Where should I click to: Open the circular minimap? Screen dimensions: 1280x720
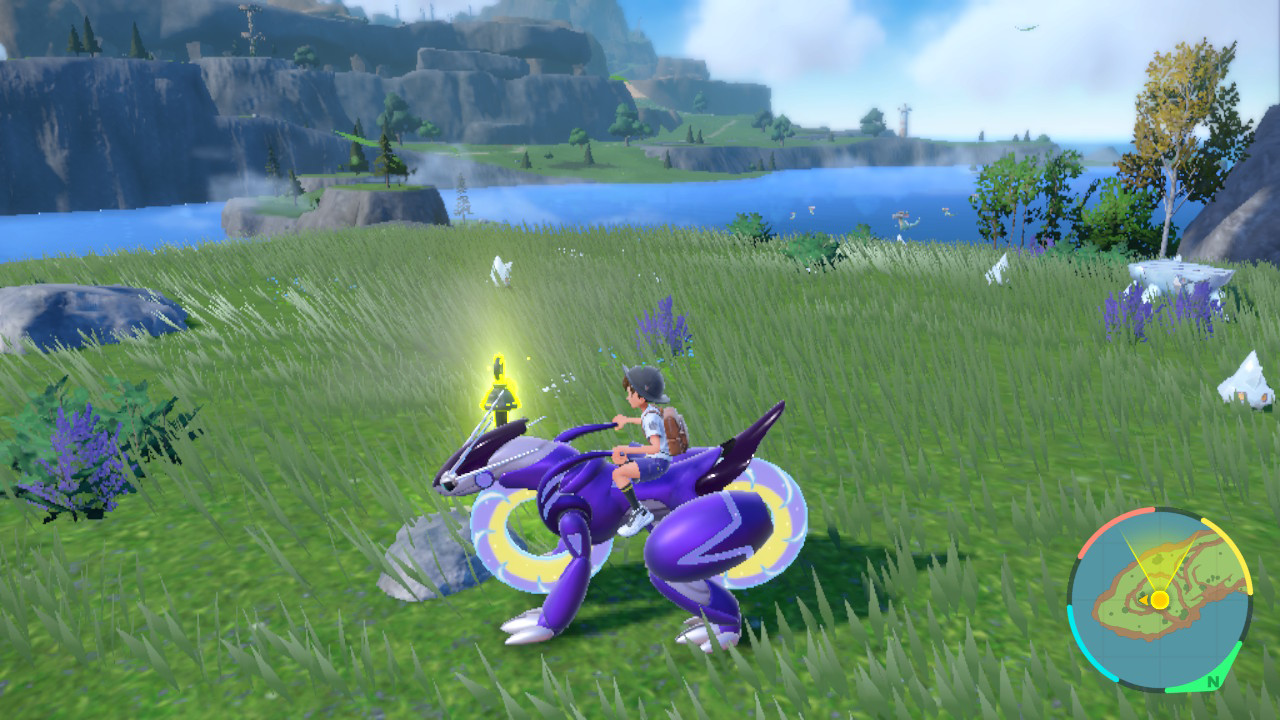tap(1159, 600)
